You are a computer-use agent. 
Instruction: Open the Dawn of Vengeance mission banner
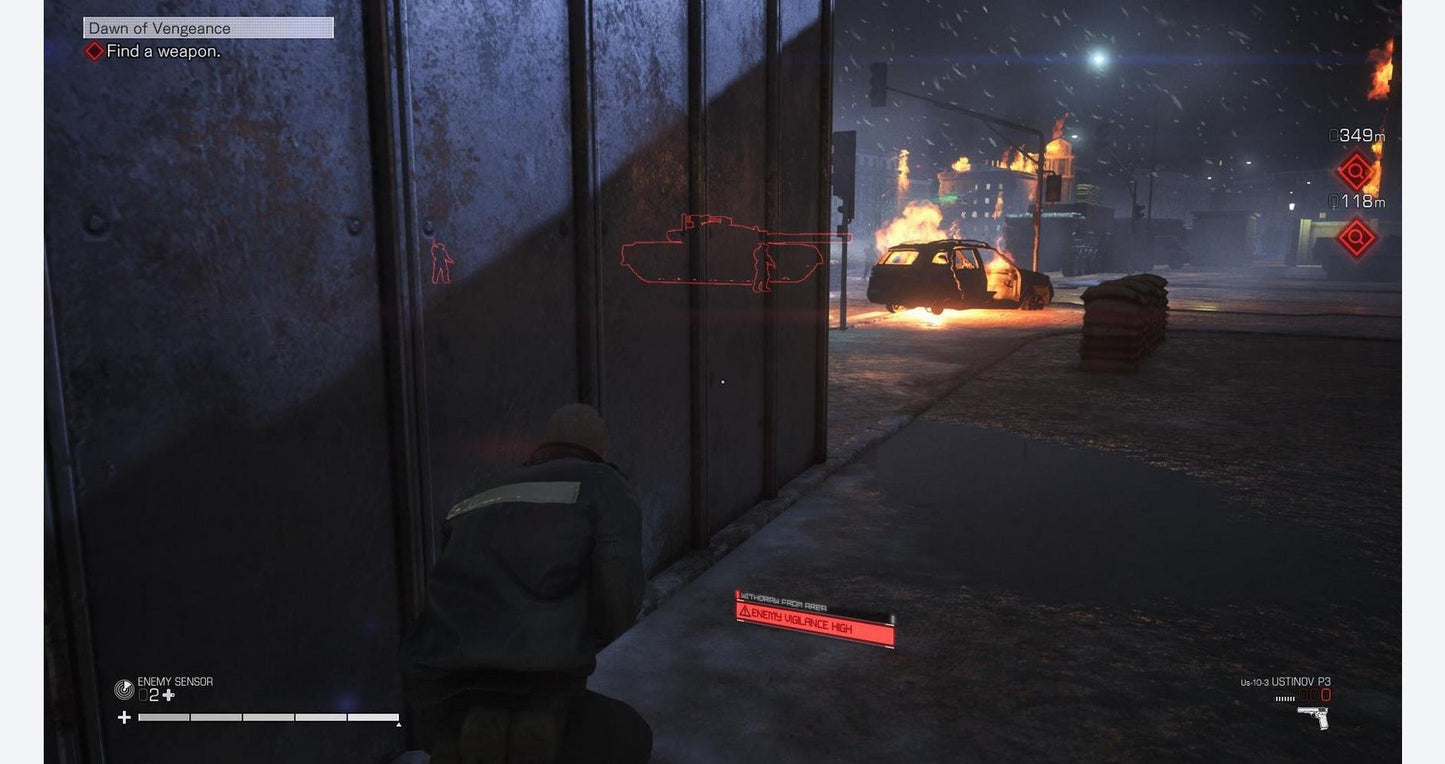[208, 28]
